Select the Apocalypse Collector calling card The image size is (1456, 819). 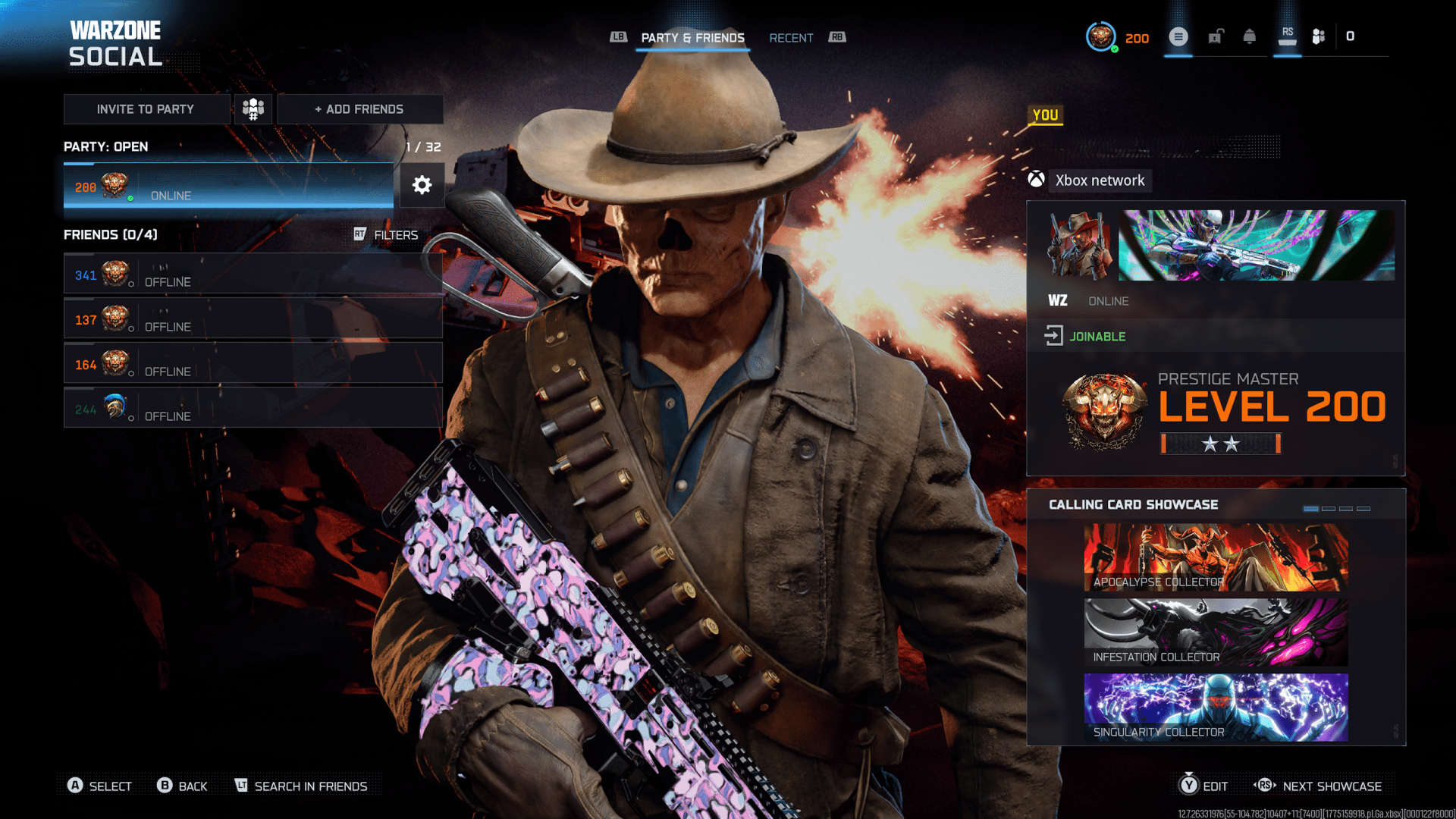pos(1214,557)
